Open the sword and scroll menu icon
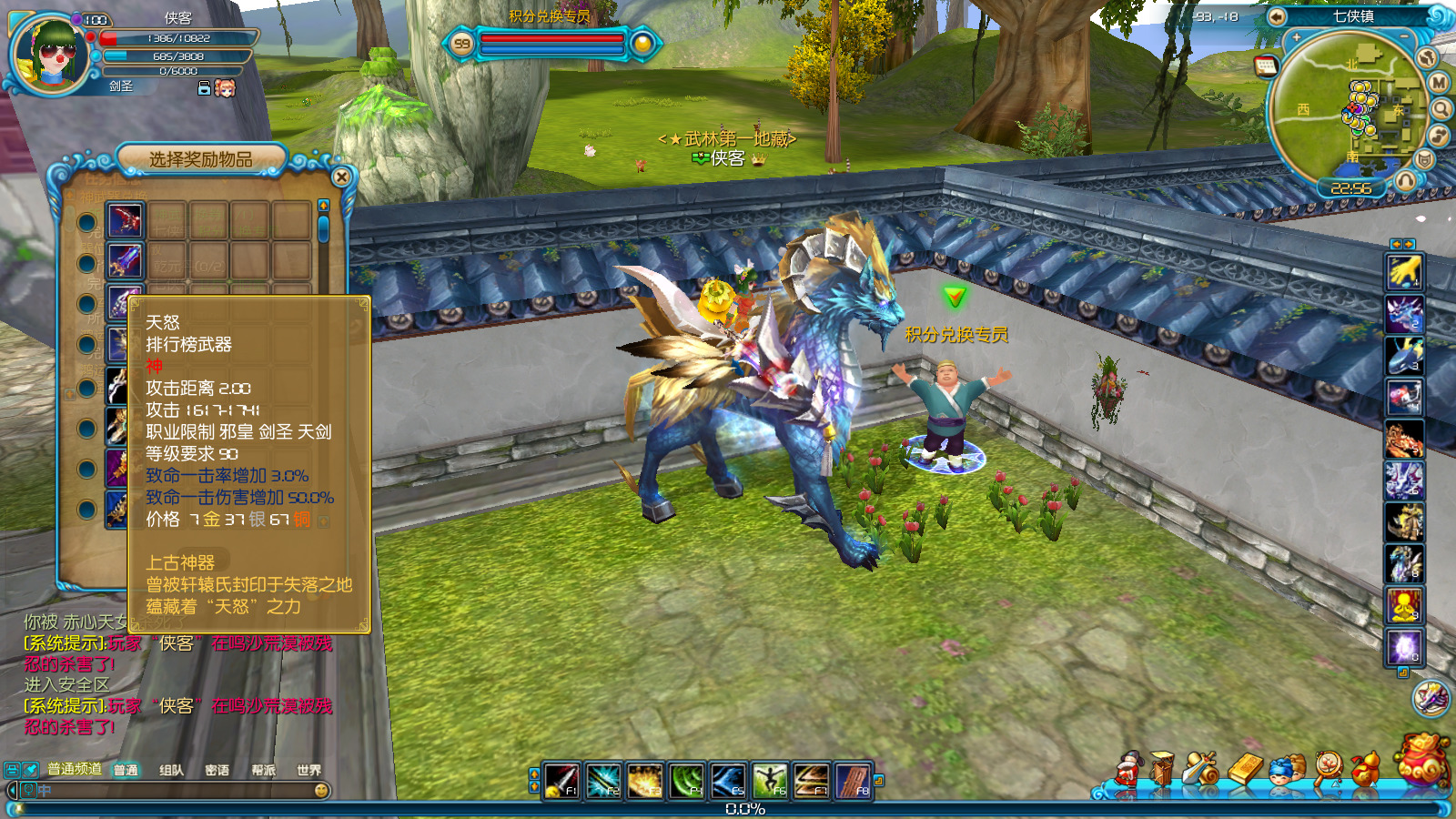 tap(1203, 770)
